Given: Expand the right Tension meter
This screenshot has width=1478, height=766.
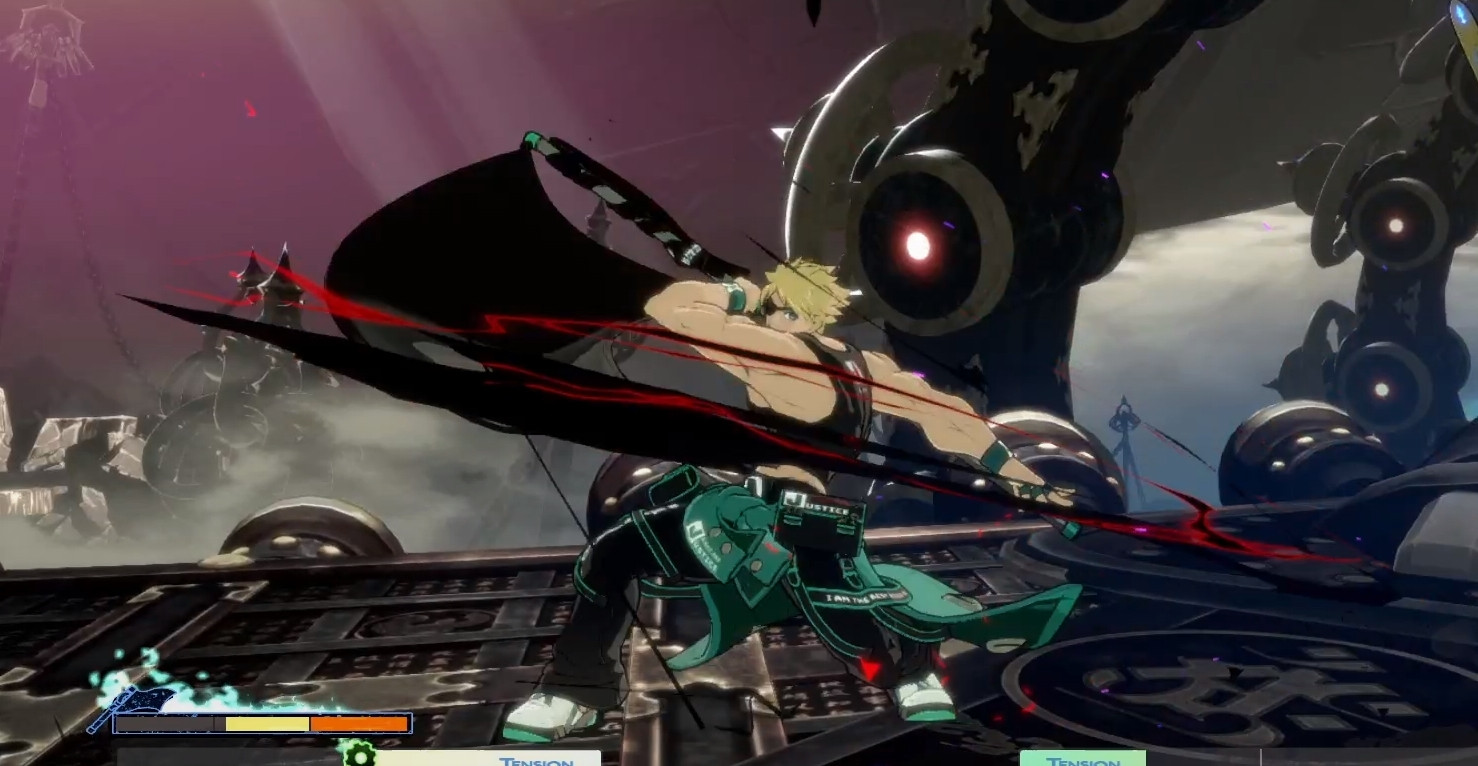Looking at the screenshot, I should 1083,760.
